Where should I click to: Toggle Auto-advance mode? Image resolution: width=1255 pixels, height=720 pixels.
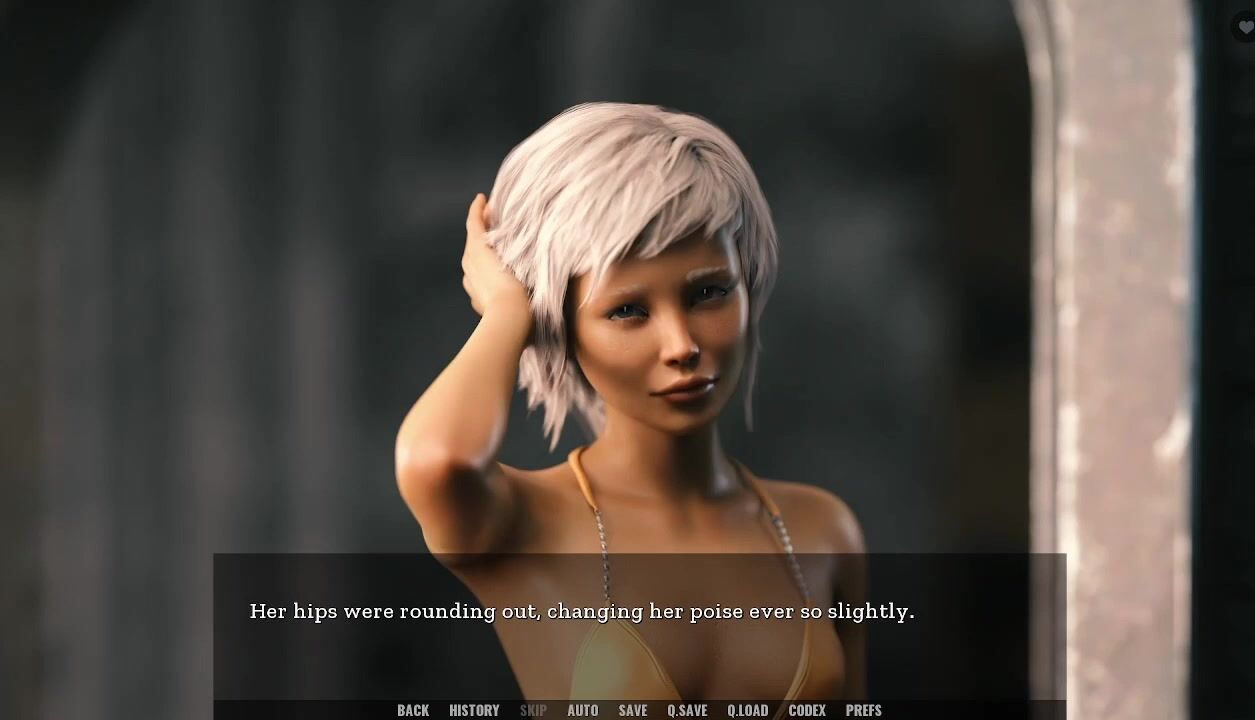pyautogui.click(x=582, y=710)
